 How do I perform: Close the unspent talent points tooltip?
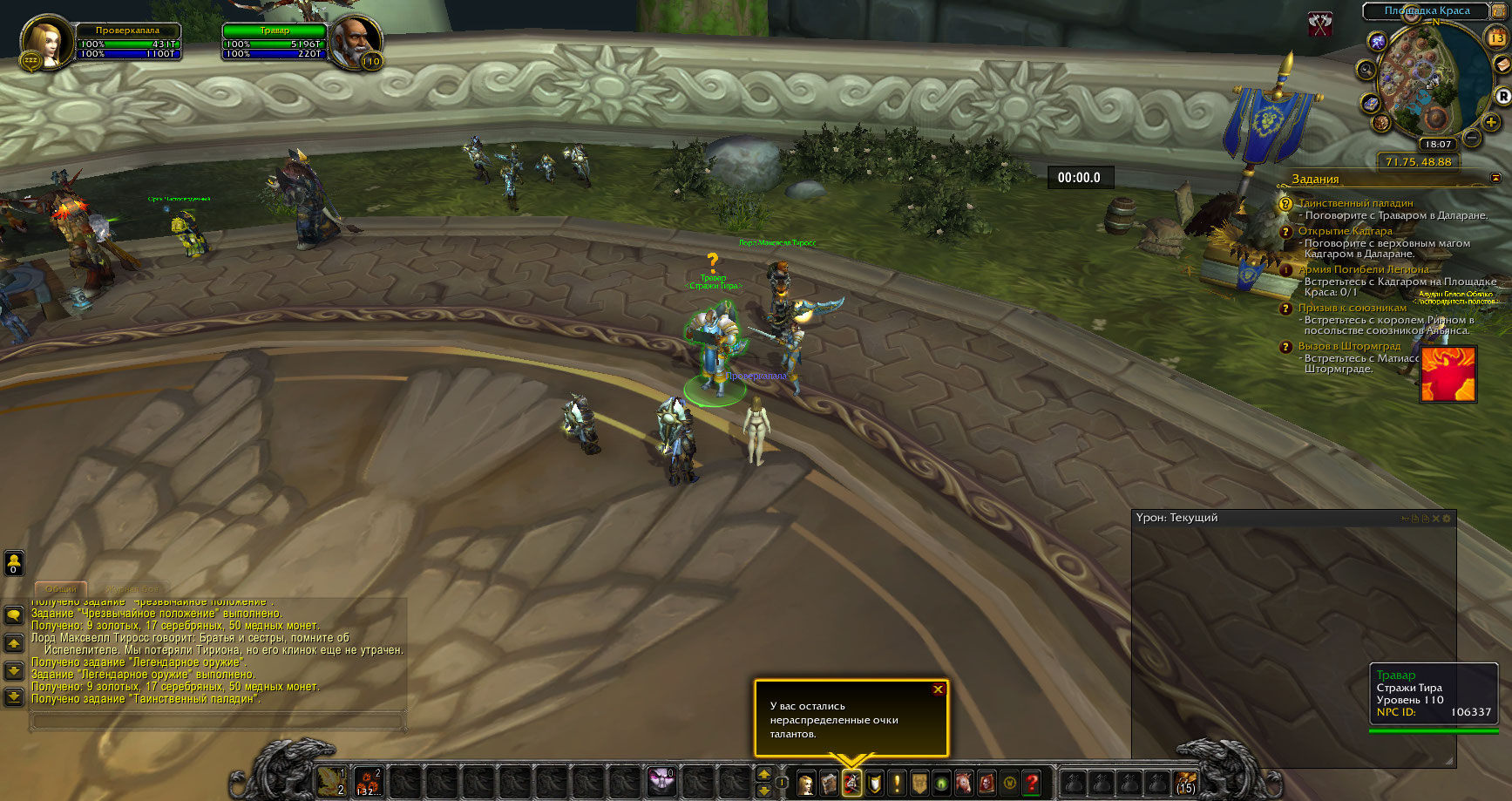[x=938, y=689]
